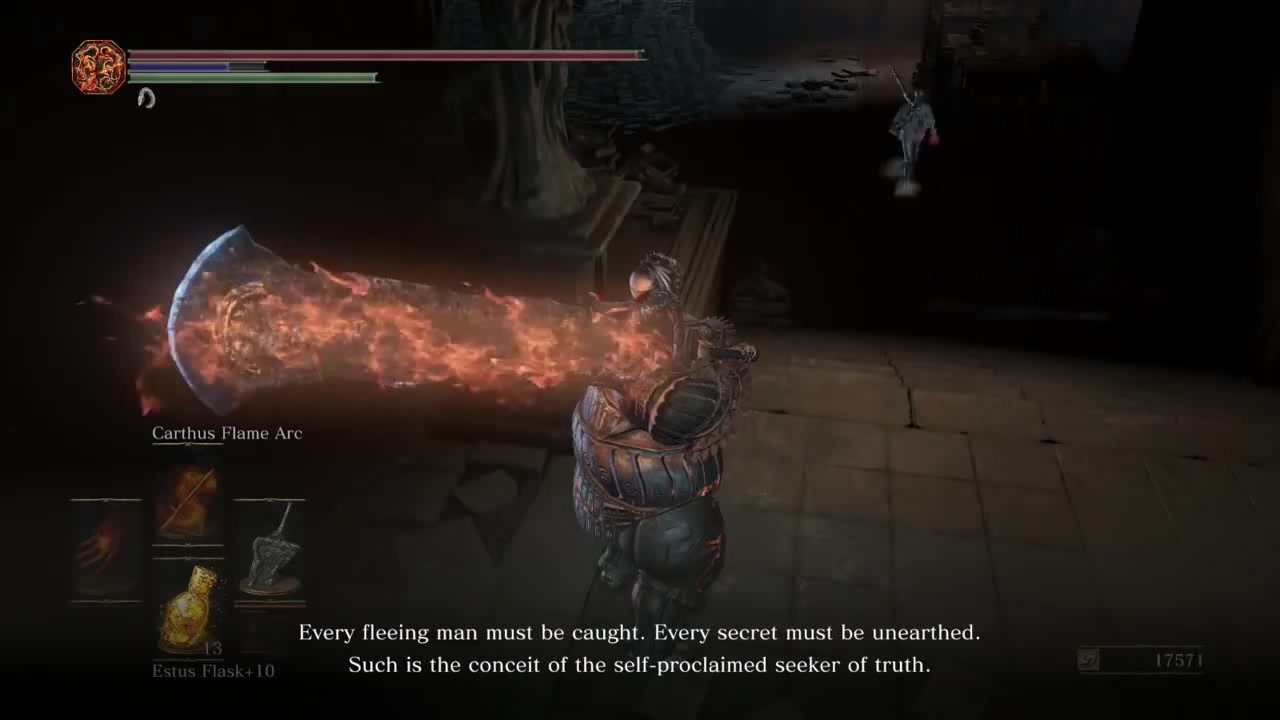
Task: Click the Estus Flask+10 text label
Action: tap(213, 671)
